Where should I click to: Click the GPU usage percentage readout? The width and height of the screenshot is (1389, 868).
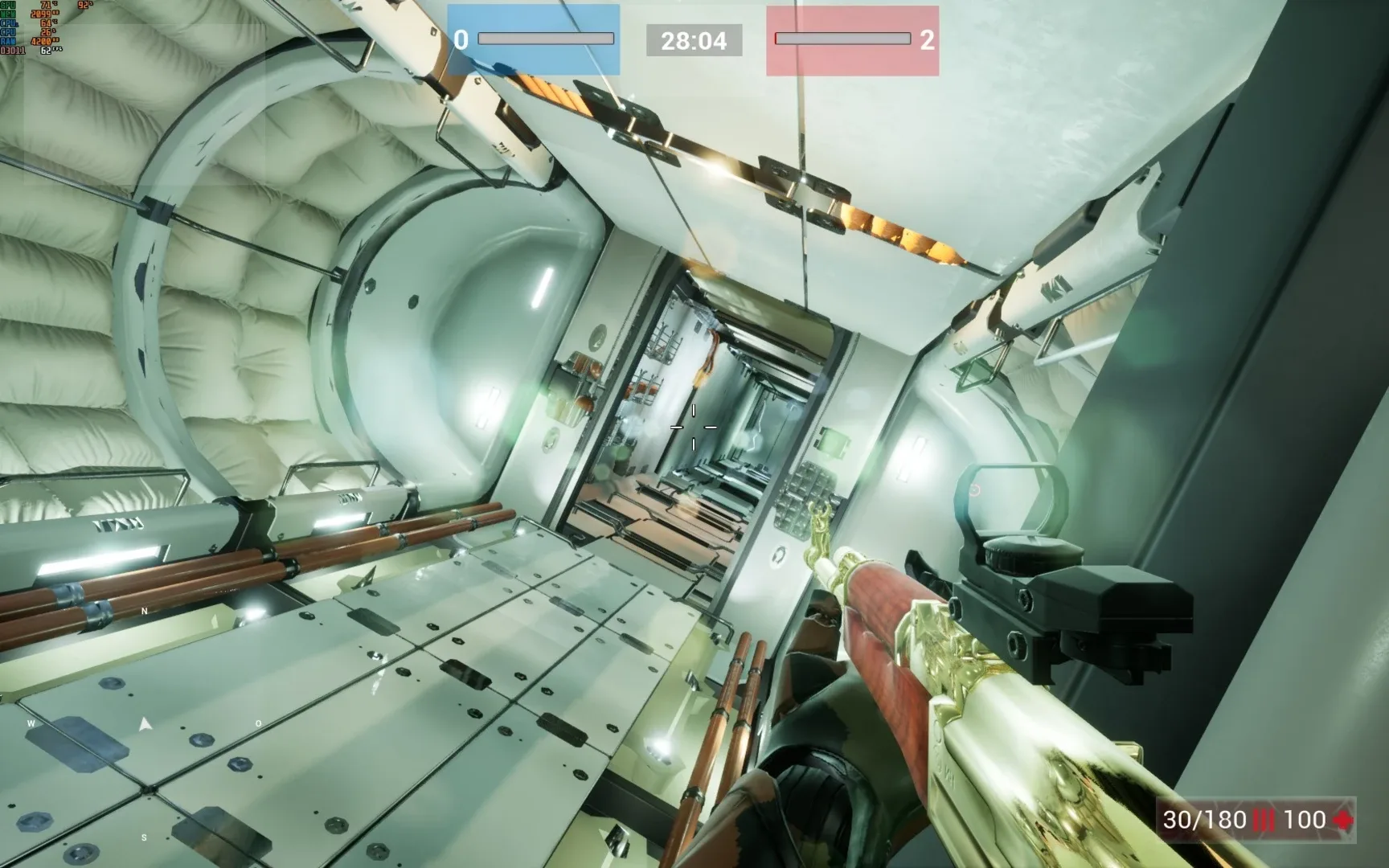pos(83,5)
